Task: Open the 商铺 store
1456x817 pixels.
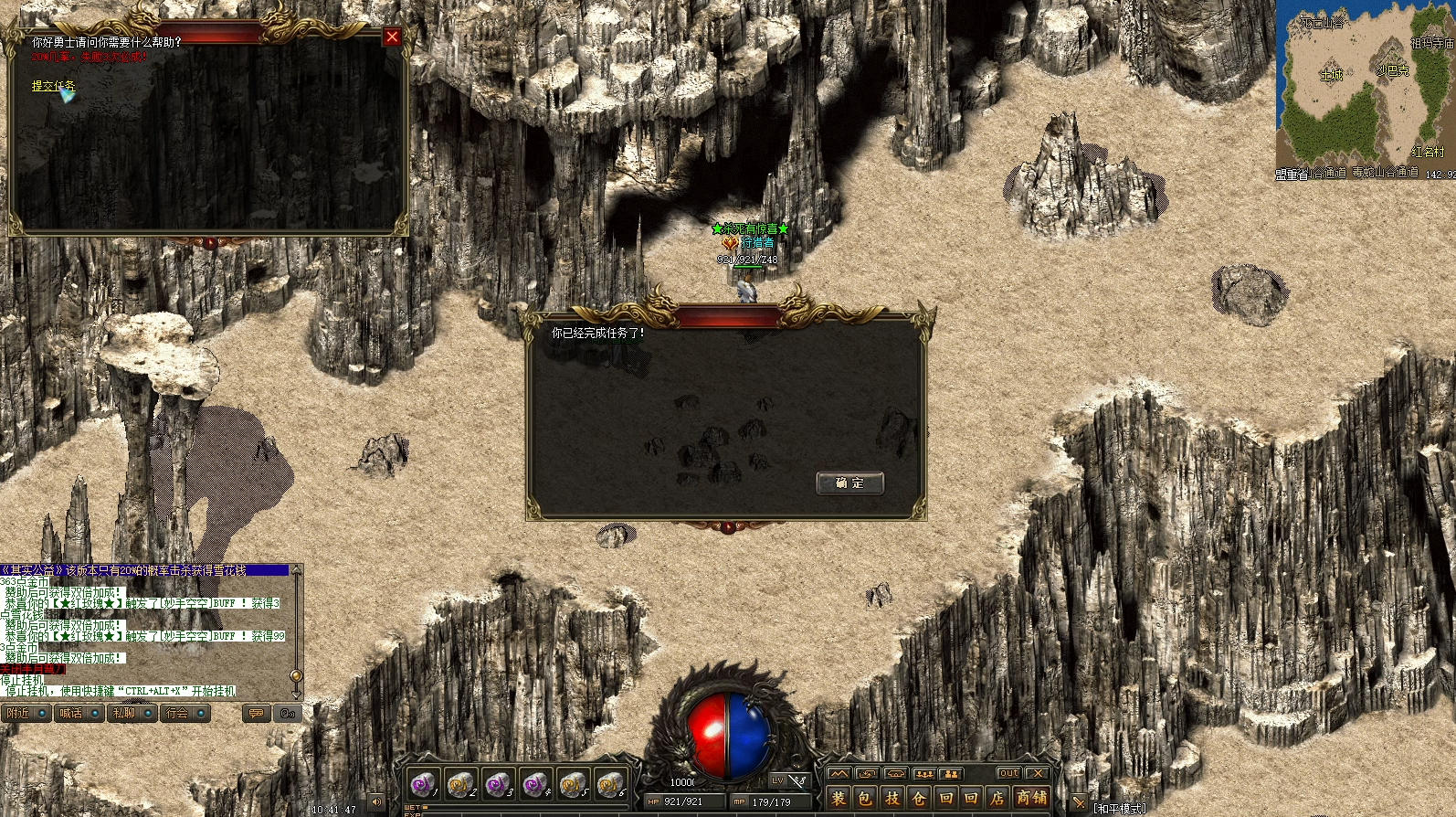Action: [x=1032, y=798]
